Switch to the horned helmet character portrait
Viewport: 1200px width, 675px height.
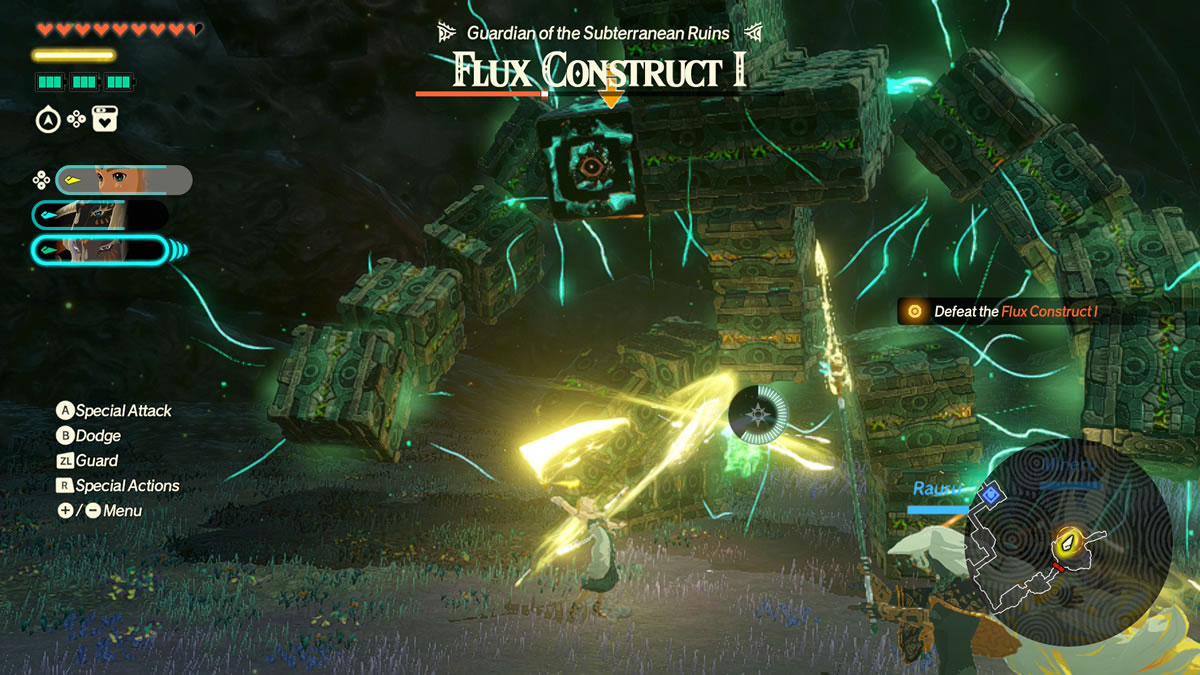pyautogui.click(x=100, y=215)
